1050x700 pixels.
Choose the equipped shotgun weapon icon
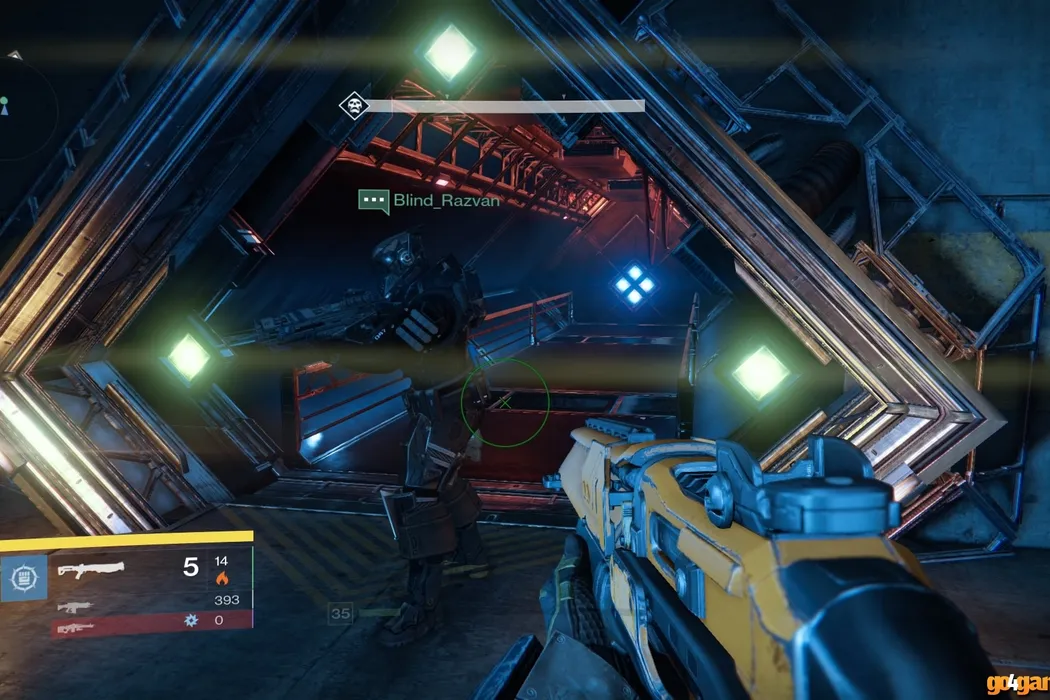pyautogui.click(x=90, y=570)
